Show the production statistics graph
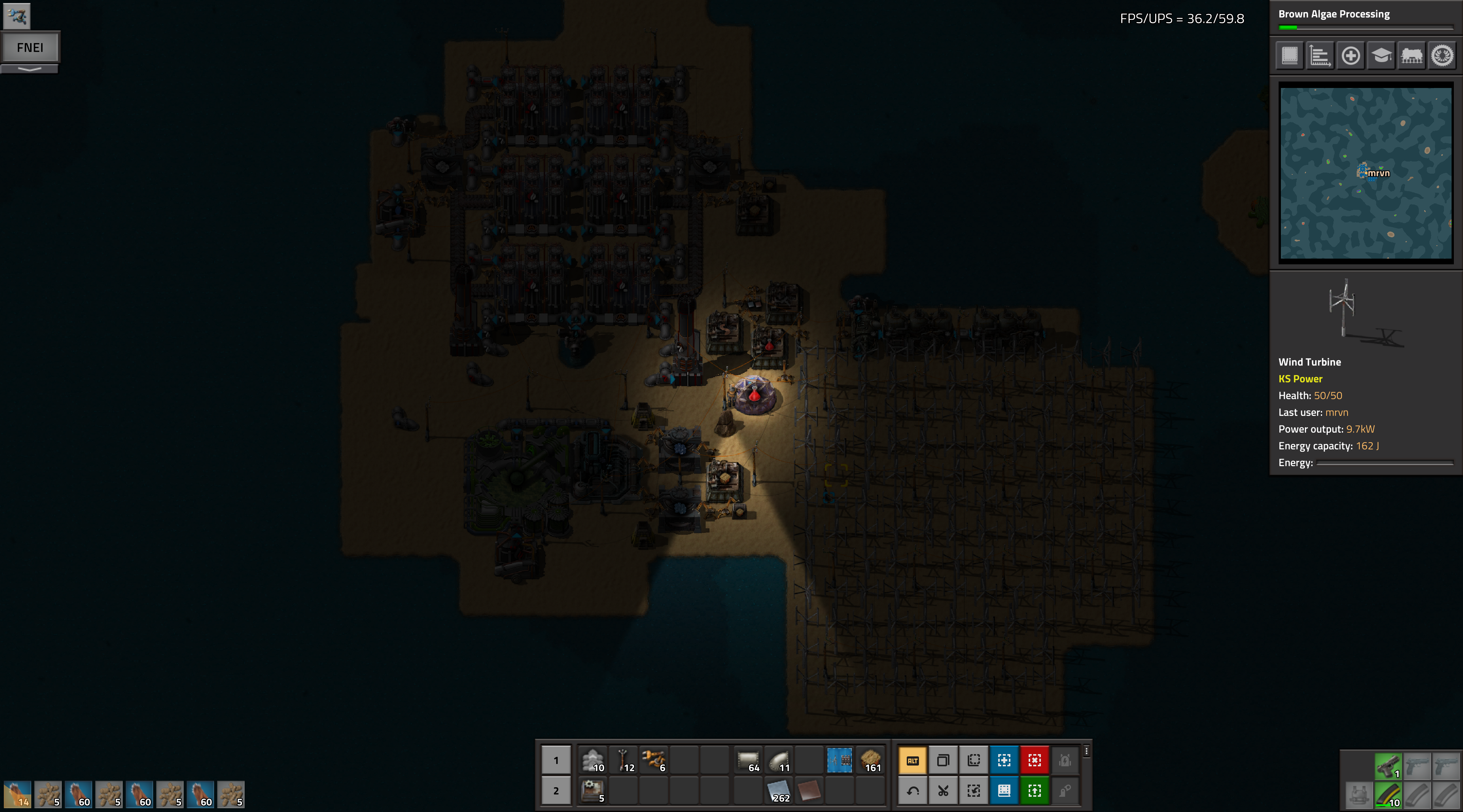The image size is (1463, 812). tap(1320, 56)
